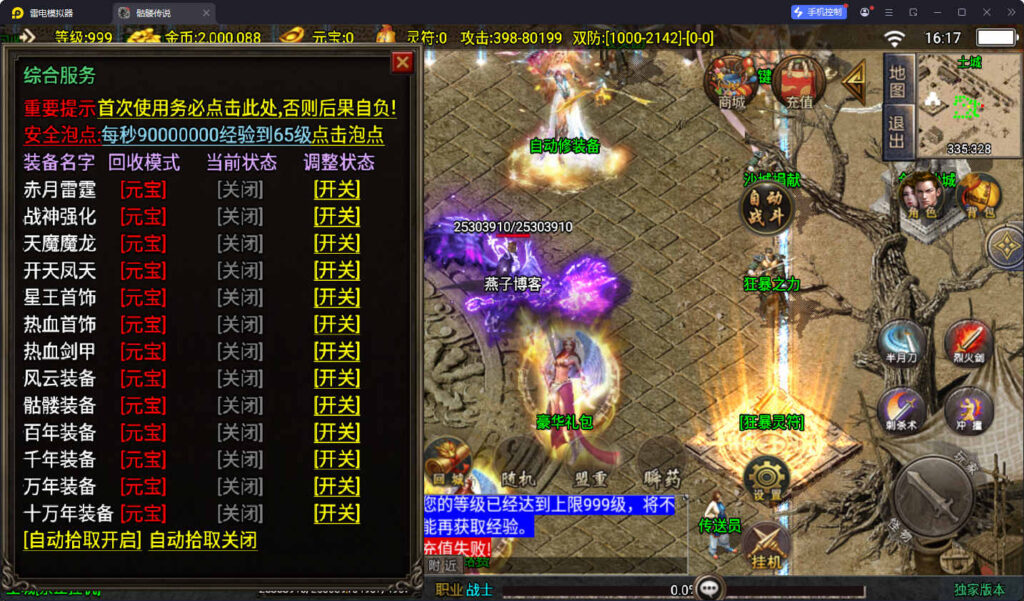Switch the 热血剑甲 recycle 开关
This screenshot has height=601, width=1024.
click(337, 351)
